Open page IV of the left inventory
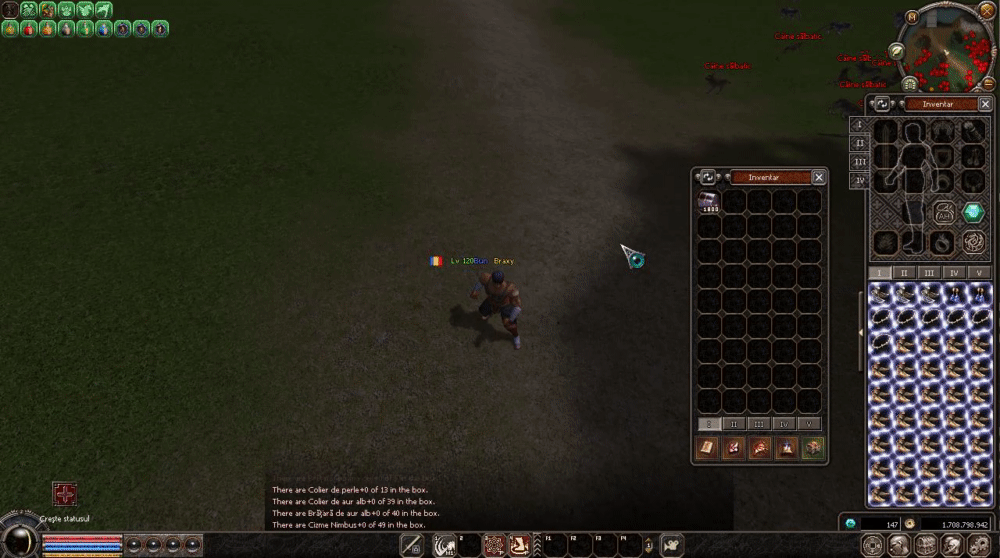The height and width of the screenshot is (558, 1000). [x=784, y=424]
